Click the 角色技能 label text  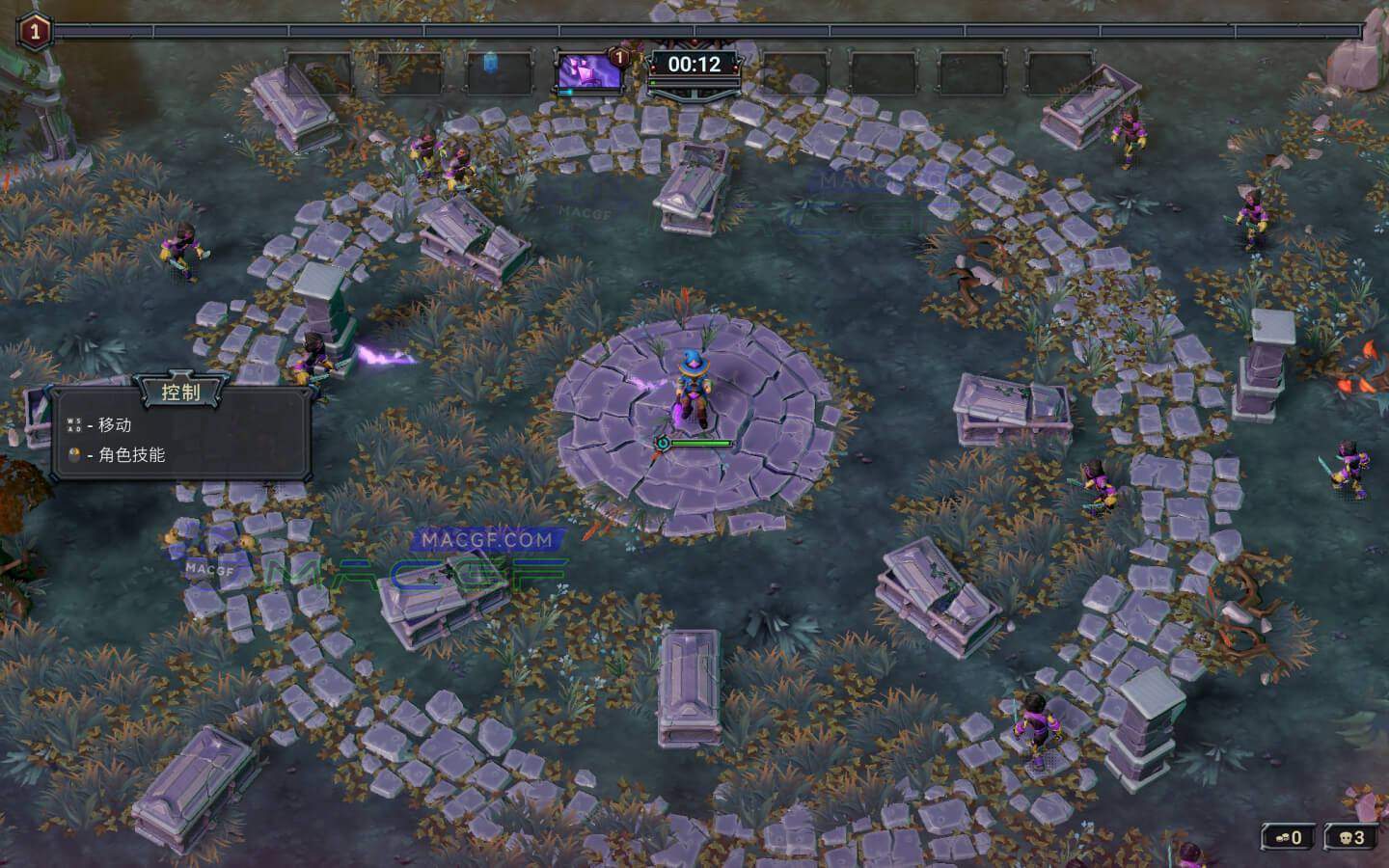coord(135,455)
